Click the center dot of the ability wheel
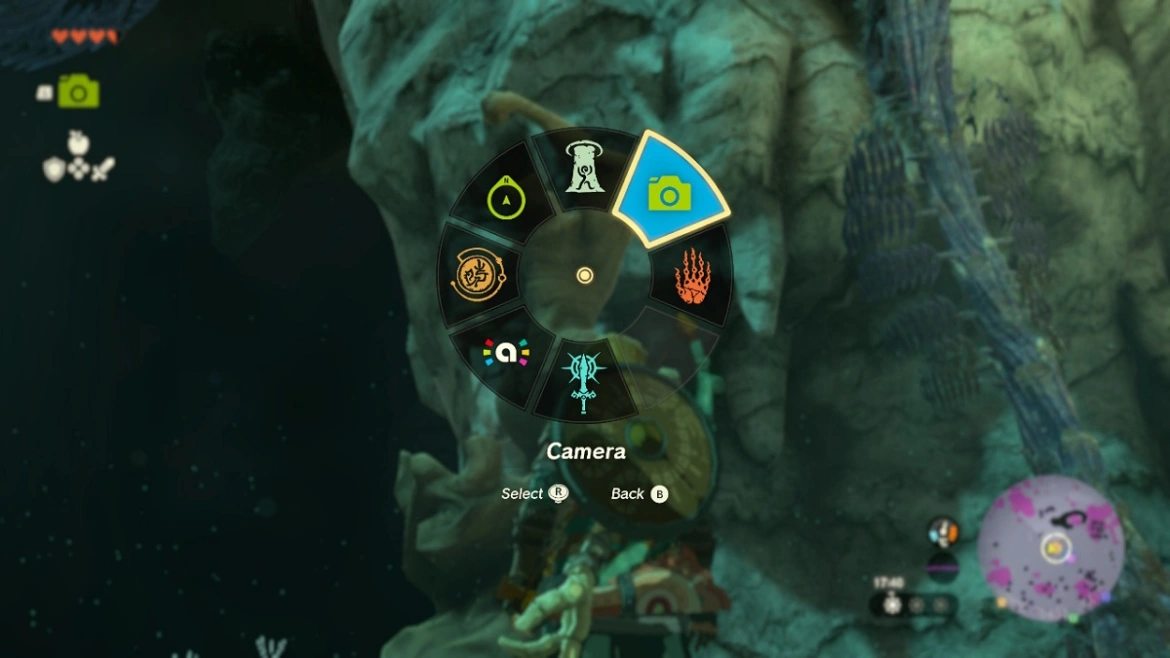1170x658 pixels. coord(585,275)
